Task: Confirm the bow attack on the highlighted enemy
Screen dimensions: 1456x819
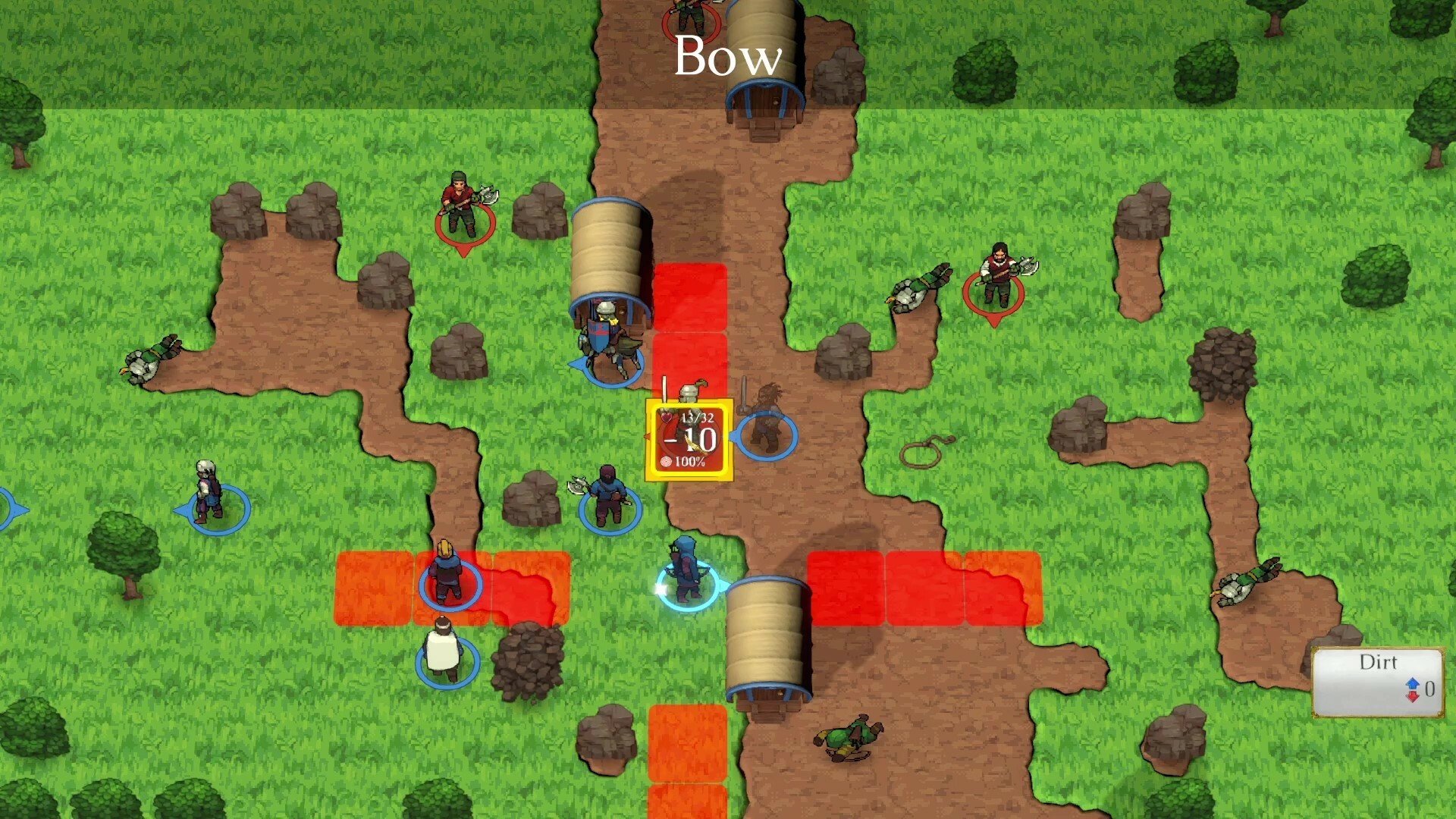Action: [689, 440]
